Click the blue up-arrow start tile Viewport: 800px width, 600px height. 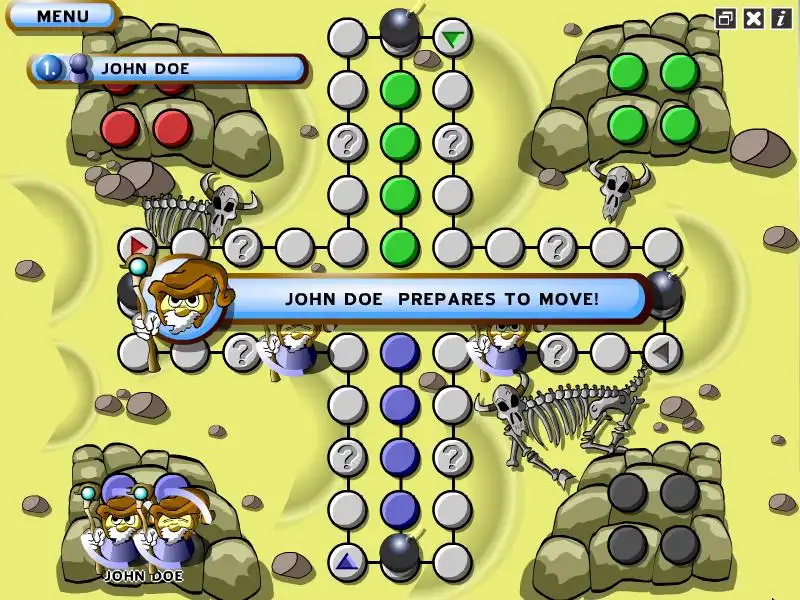(347, 562)
